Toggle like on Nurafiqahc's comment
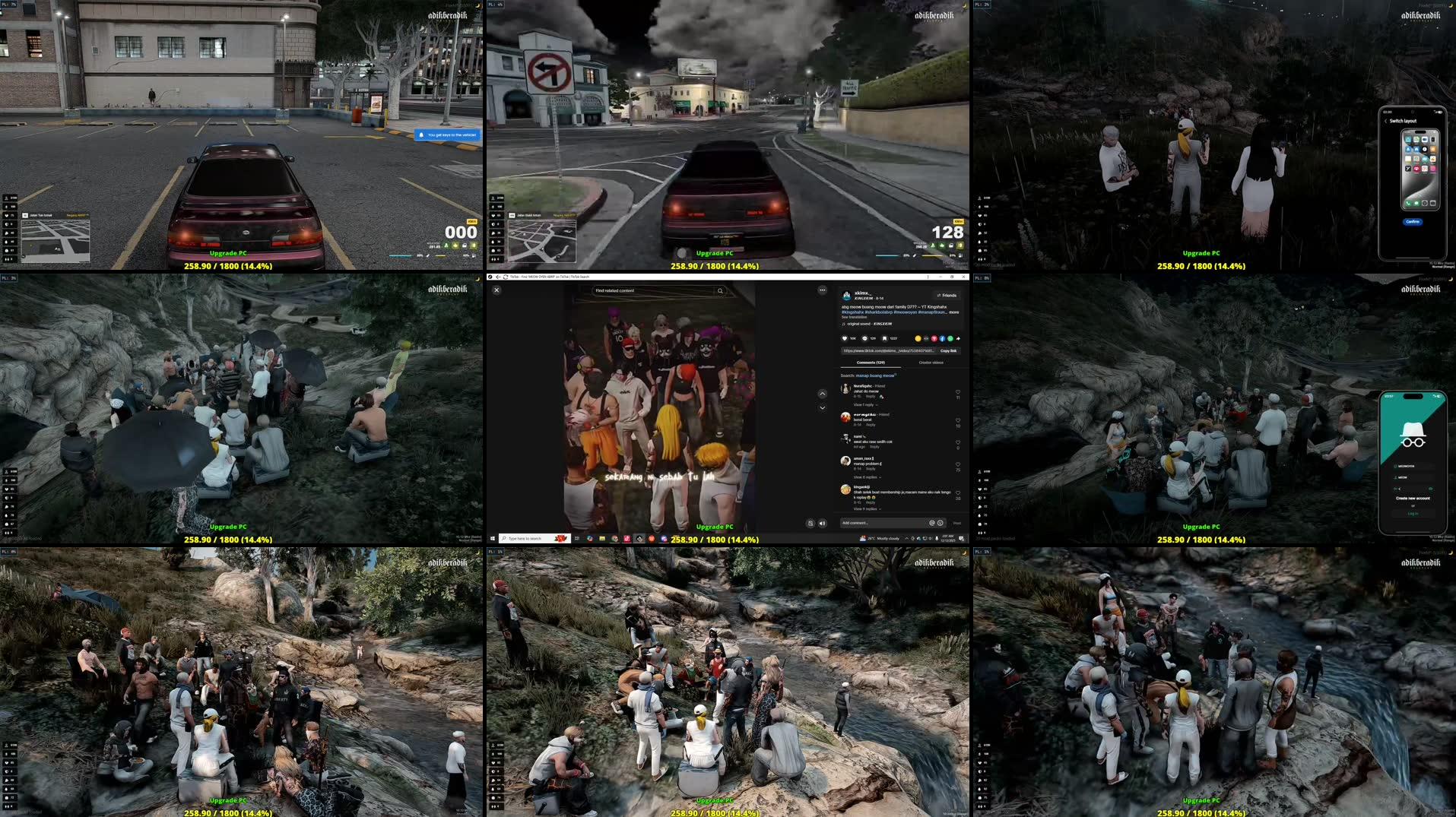This screenshot has height=817, width=1456. pyautogui.click(x=958, y=391)
